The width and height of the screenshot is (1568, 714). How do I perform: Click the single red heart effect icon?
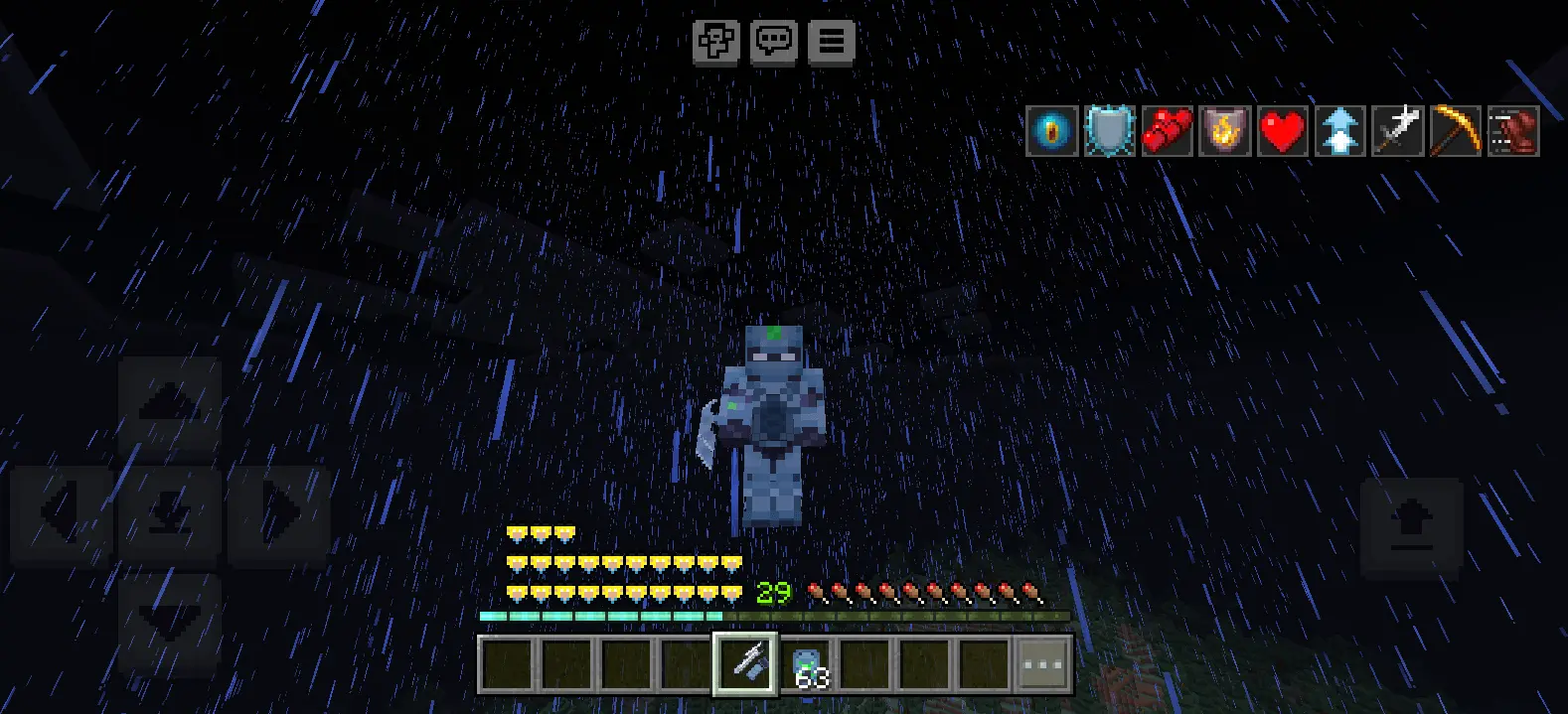coord(1282,131)
